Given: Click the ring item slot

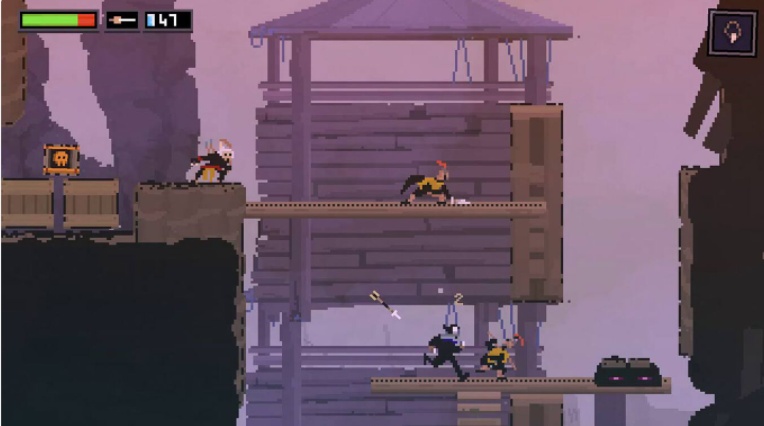Looking at the screenshot, I should click(732, 32).
